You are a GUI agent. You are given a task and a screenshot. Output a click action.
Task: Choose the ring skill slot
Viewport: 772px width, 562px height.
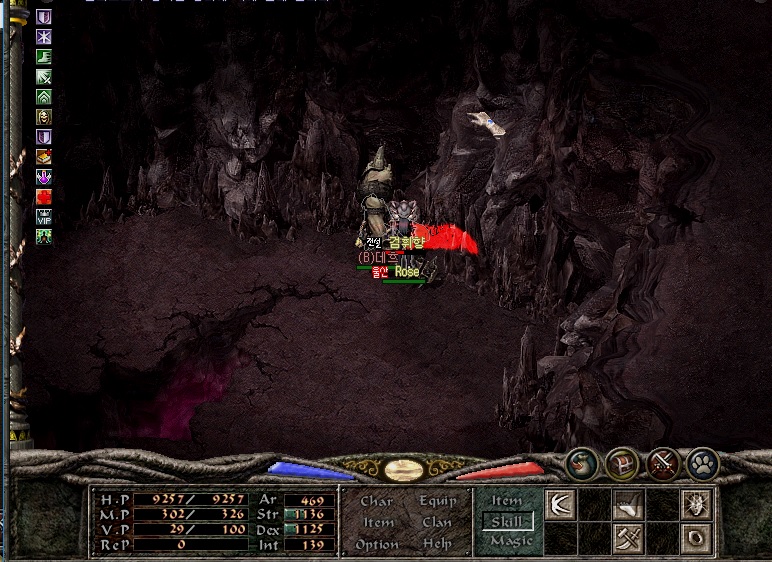coord(696,538)
